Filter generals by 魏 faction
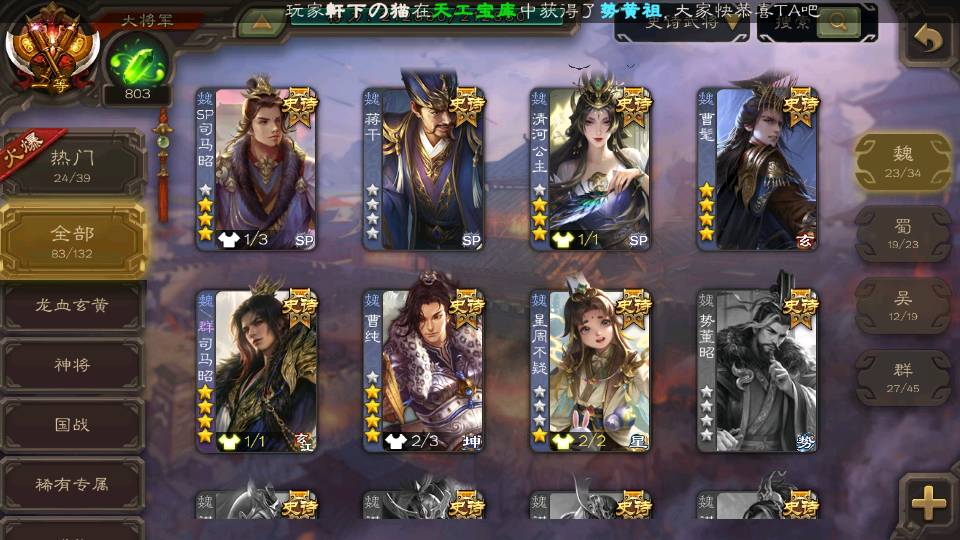Viewport: 960px width, 540px height. [902, 161]
